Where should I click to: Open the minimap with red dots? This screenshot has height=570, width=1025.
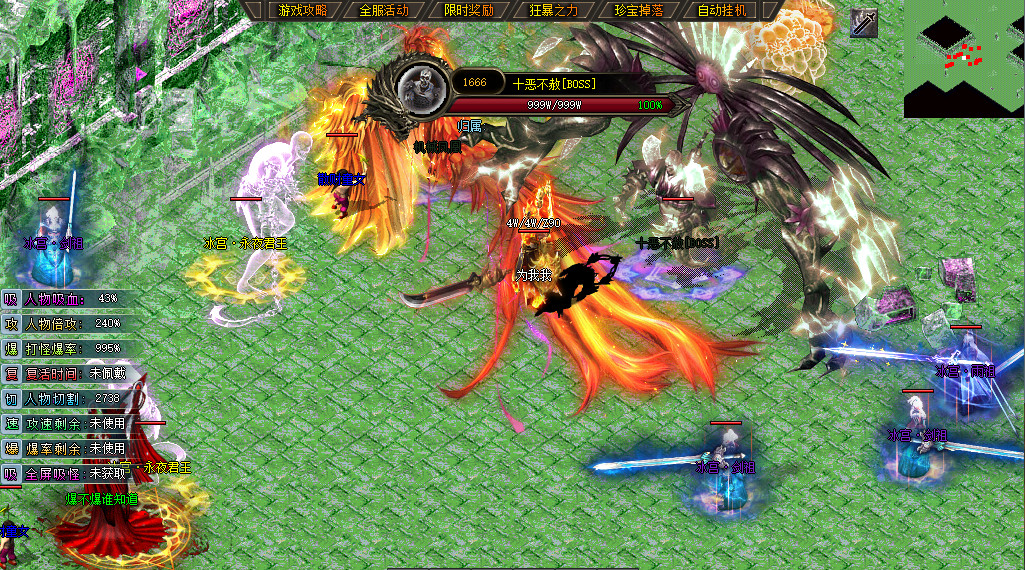pos(963,58)
